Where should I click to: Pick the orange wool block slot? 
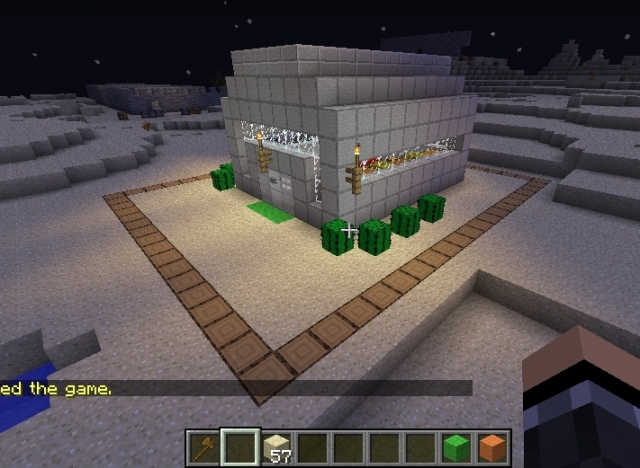(x=493, y=446)
